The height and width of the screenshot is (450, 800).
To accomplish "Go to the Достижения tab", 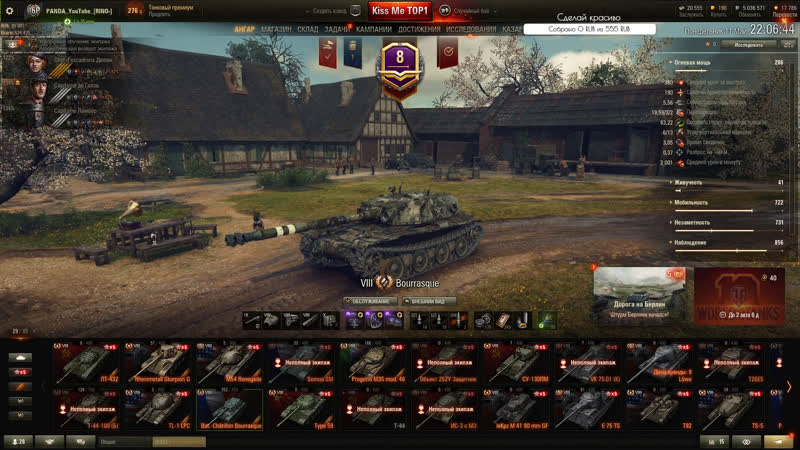I will coord(419,29).
